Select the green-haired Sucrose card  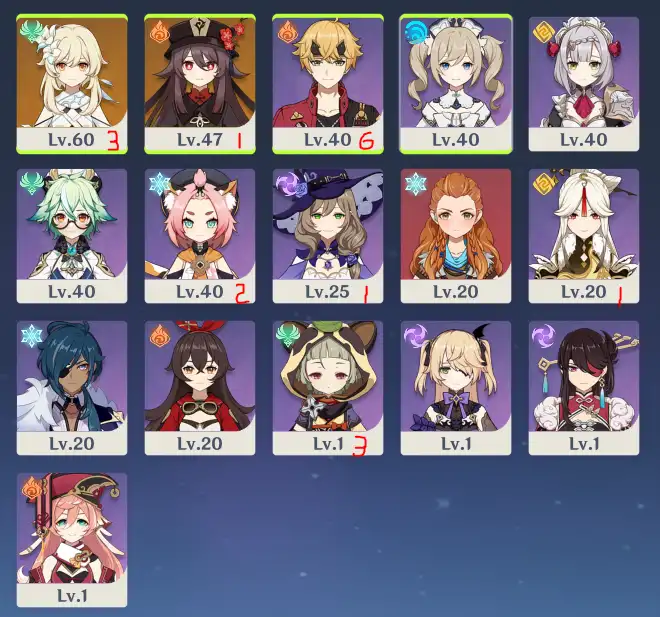pos(72,235)
